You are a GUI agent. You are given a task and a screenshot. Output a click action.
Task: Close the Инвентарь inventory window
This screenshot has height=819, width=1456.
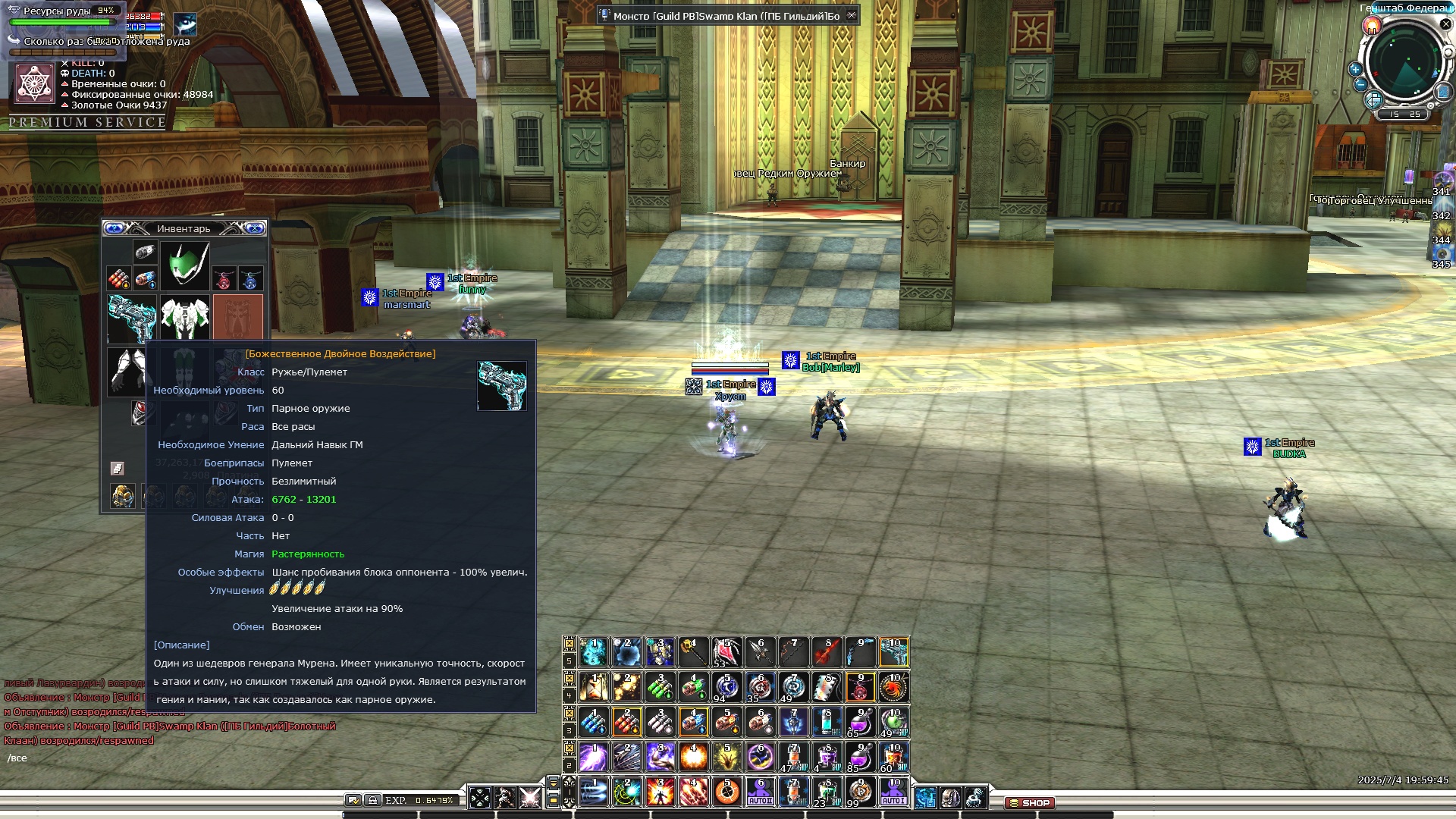[x=255, y=228]
